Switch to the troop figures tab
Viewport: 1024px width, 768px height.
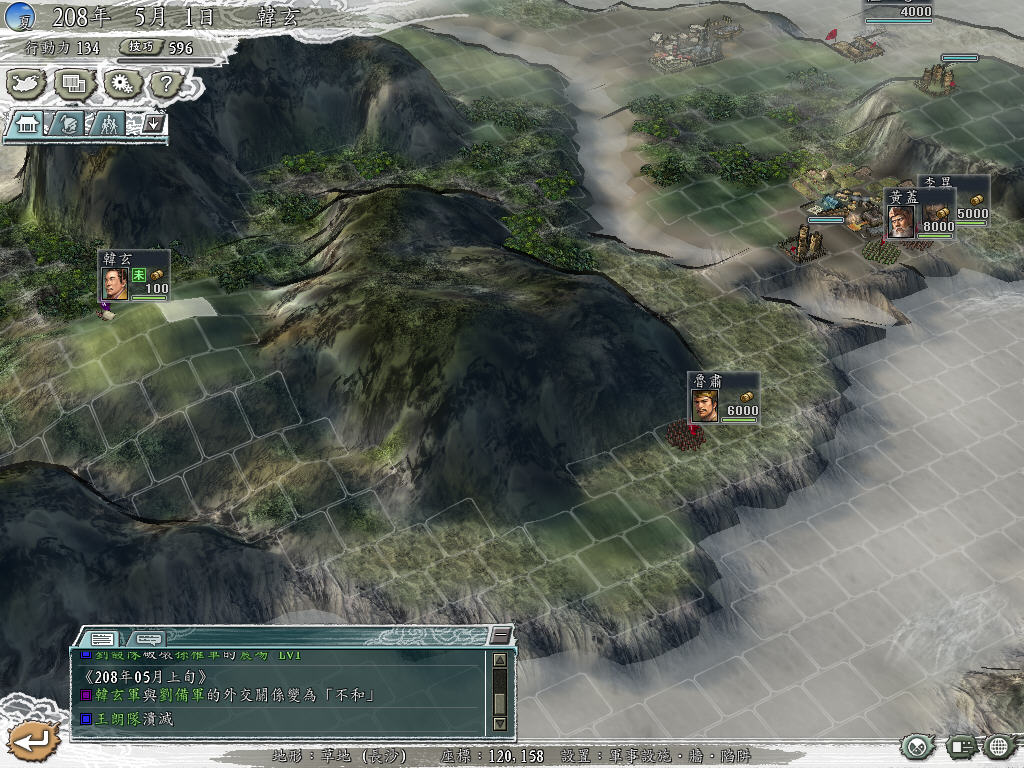(x=107, y=124)
